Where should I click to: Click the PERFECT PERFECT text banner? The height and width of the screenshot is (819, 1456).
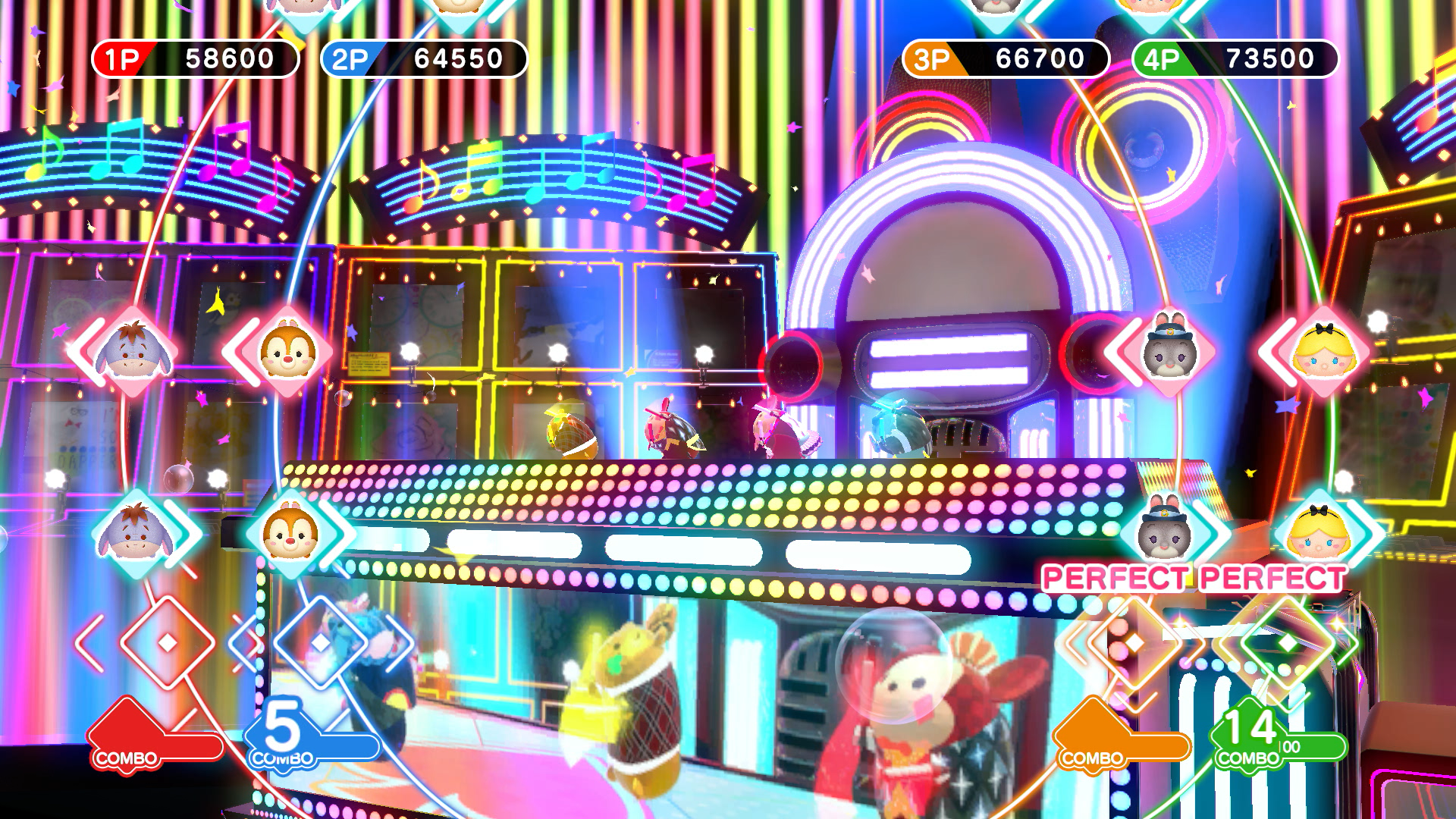pos(1194,577)
